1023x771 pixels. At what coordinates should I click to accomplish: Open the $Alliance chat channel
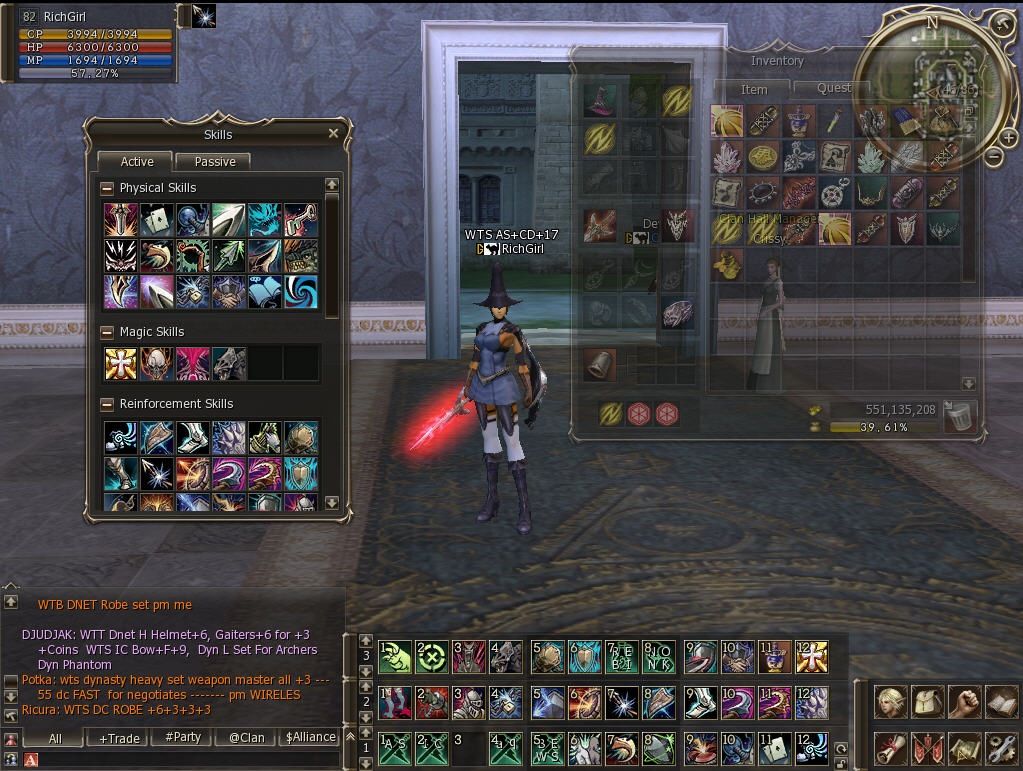pos(311,738)
